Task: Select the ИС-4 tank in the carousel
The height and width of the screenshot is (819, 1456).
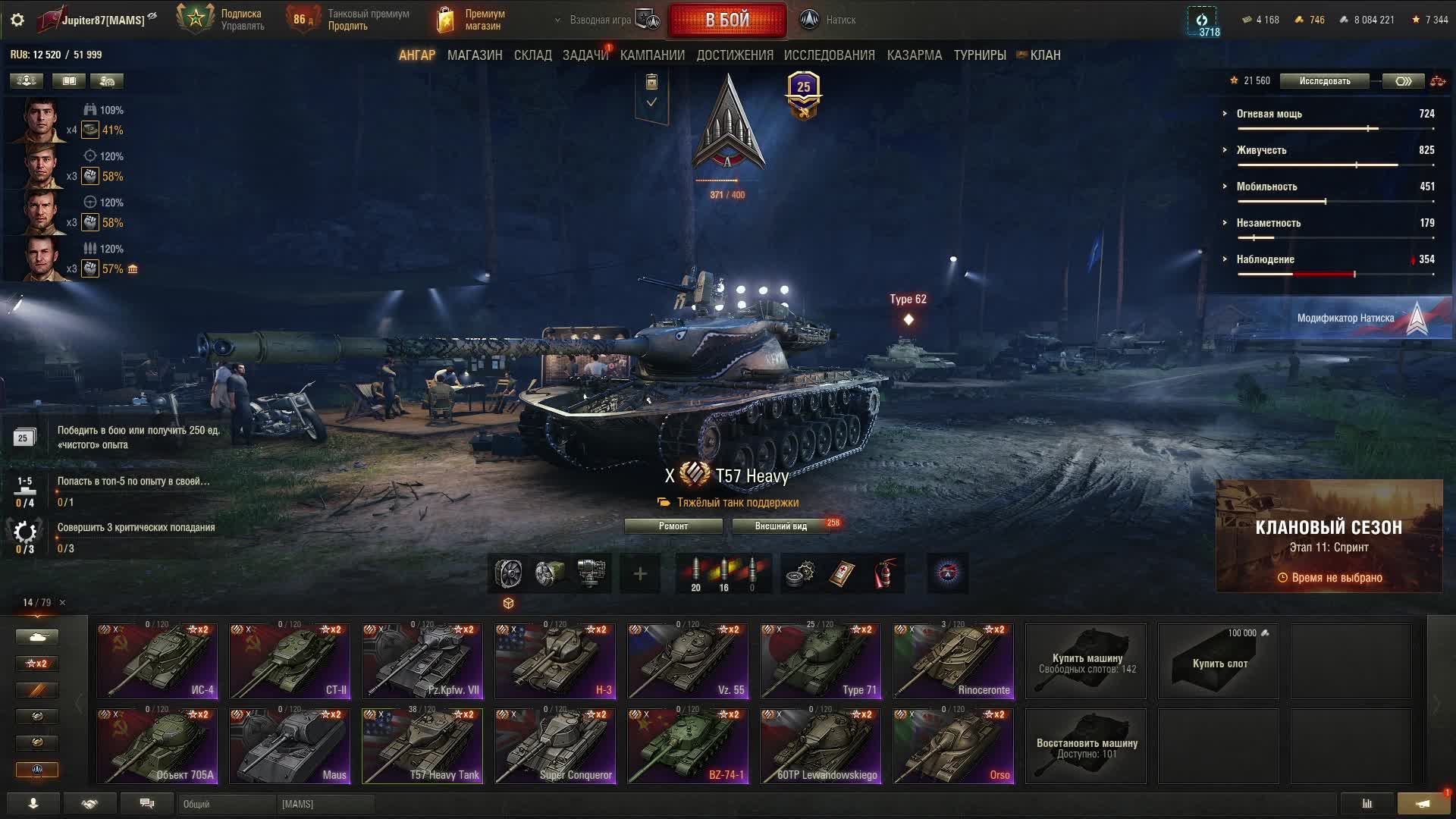Action: coord(157,661)
